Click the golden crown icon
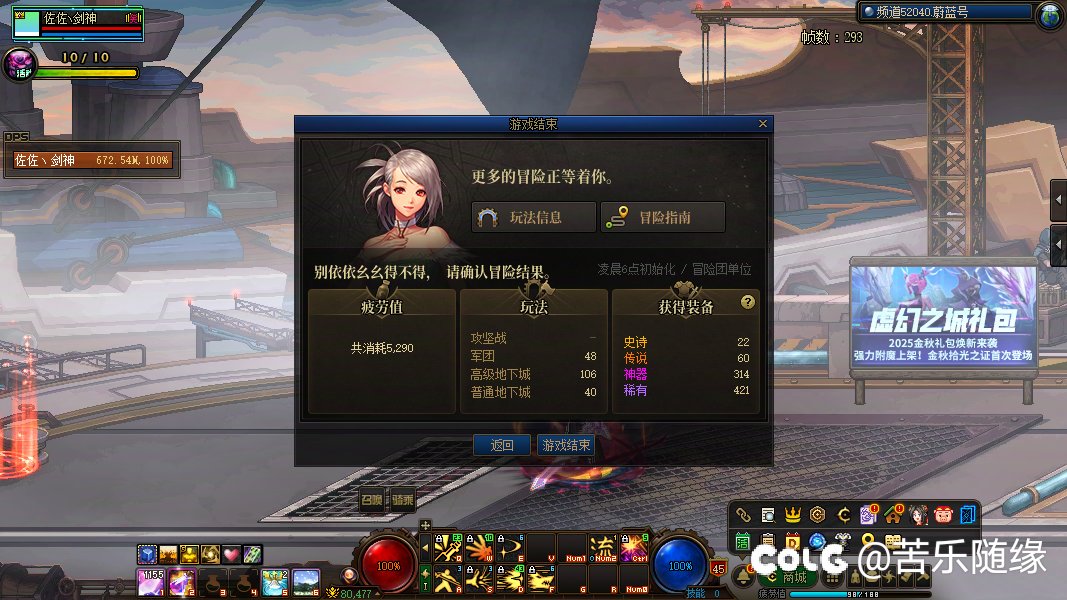 [793, 515]
